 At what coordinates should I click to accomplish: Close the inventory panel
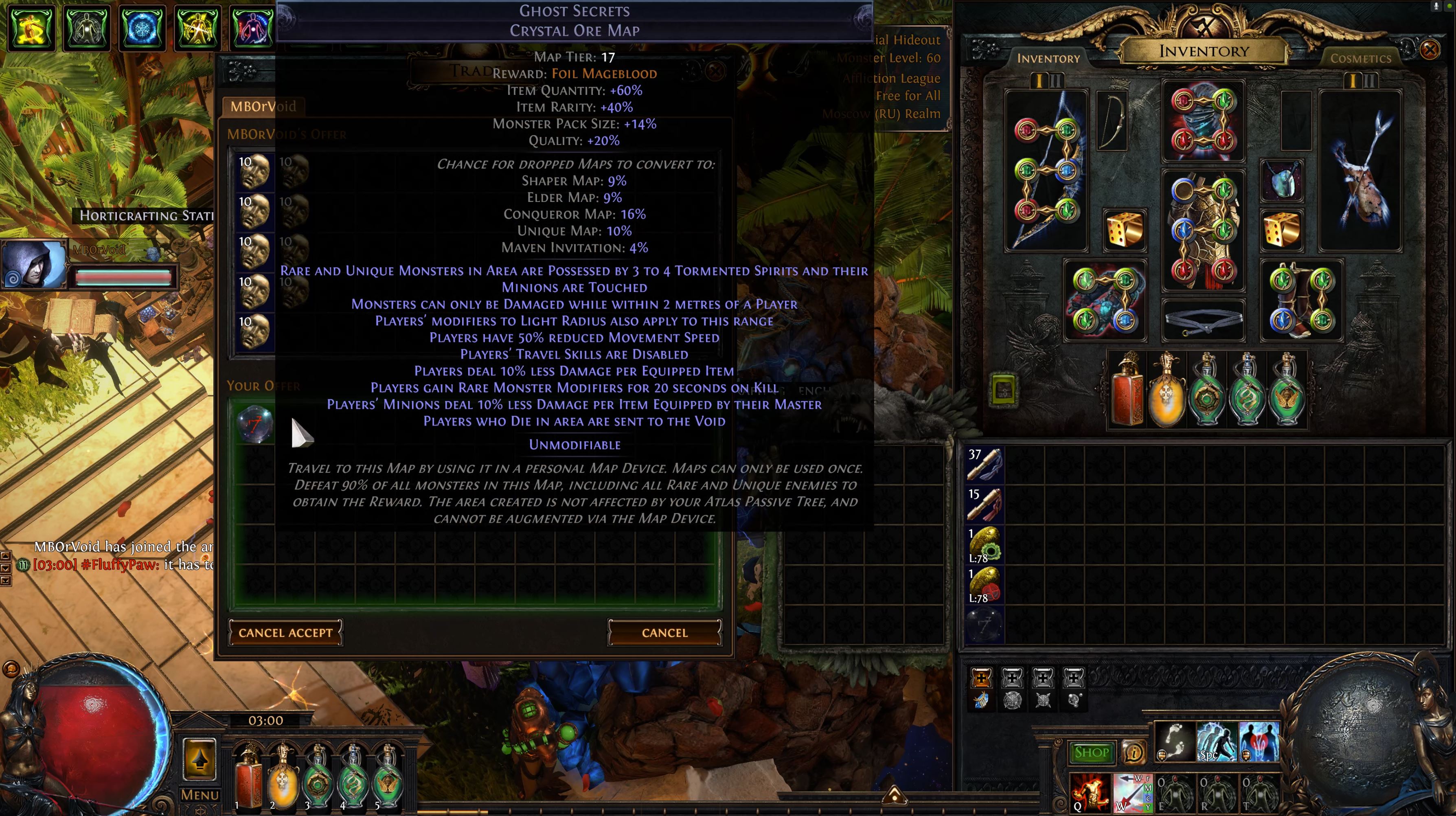(x=1430, y=50)
